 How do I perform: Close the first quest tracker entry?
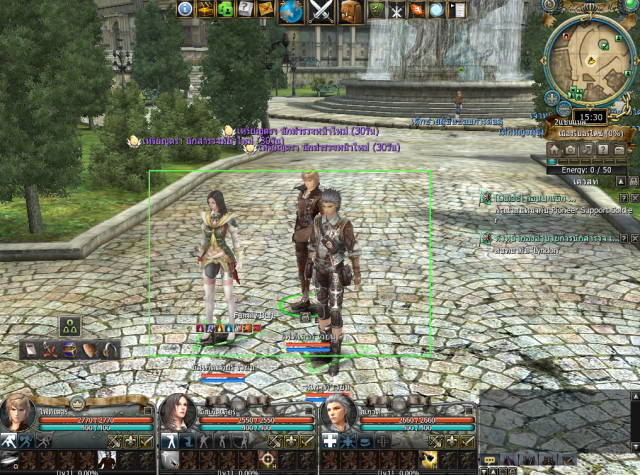point(635,198)
